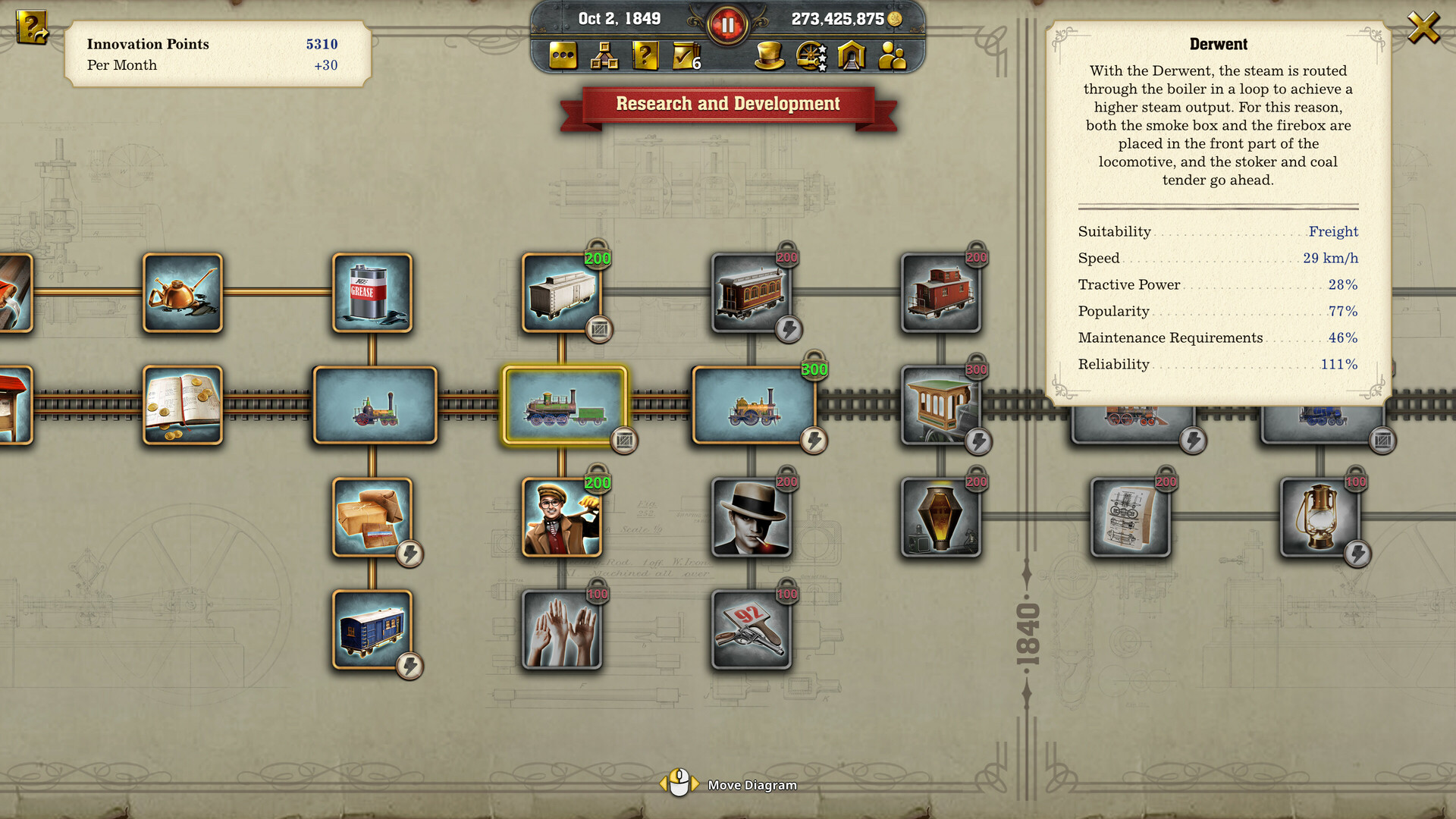This screenshot has width=1456, height=819.
Task: Select the red caboose node costing 200
Action: [941, 293]
